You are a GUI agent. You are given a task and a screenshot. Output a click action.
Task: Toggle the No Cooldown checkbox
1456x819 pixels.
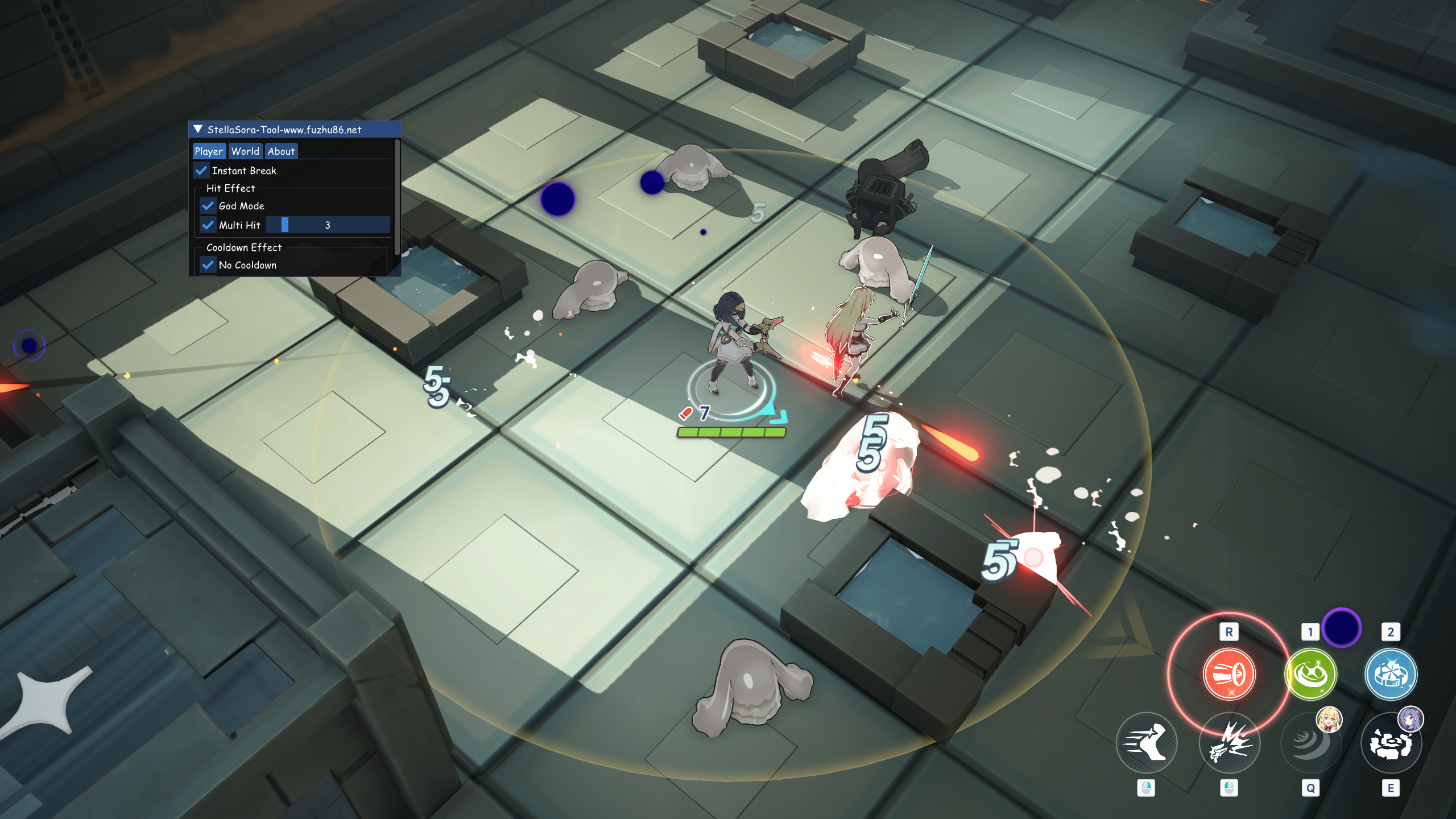[x=208, y=265]
